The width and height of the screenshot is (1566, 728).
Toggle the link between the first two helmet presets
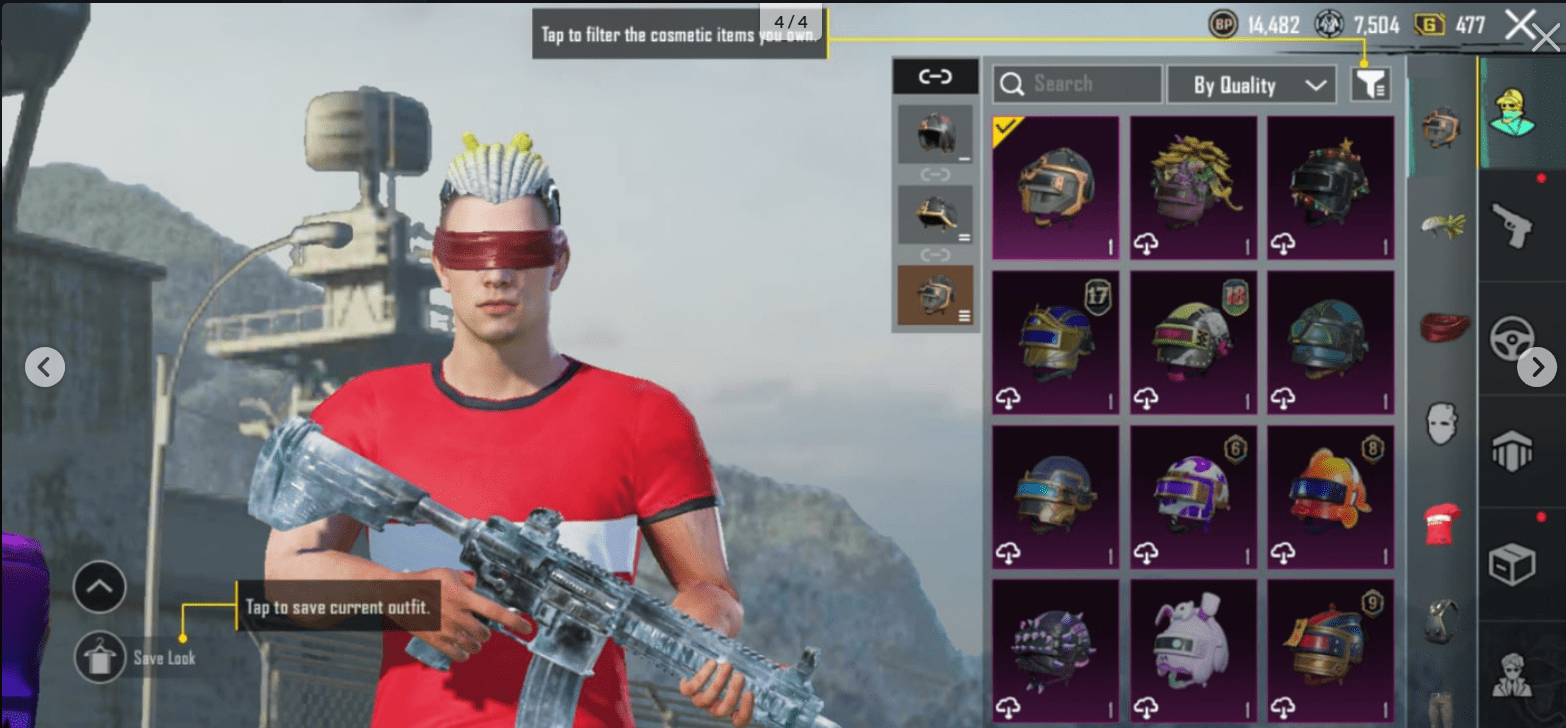point(935,174)
